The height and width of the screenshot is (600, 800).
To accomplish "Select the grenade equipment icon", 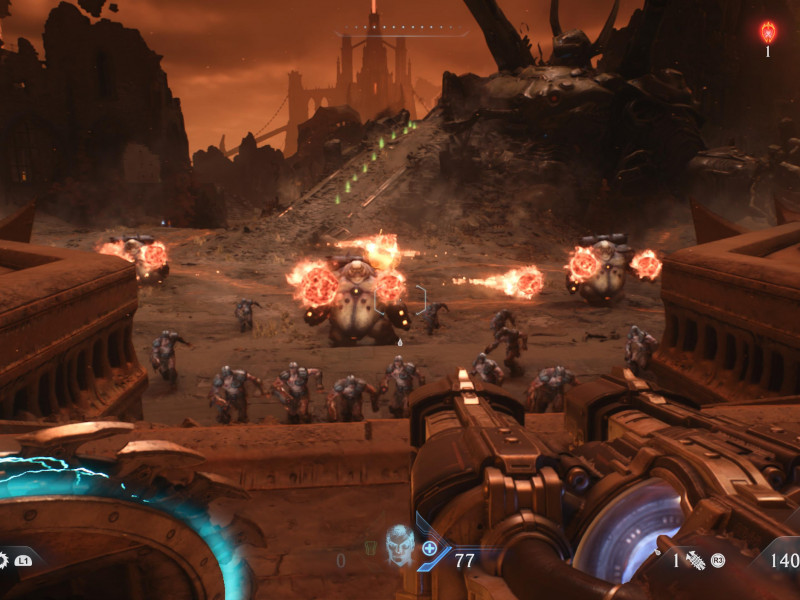I will point(695,560).
